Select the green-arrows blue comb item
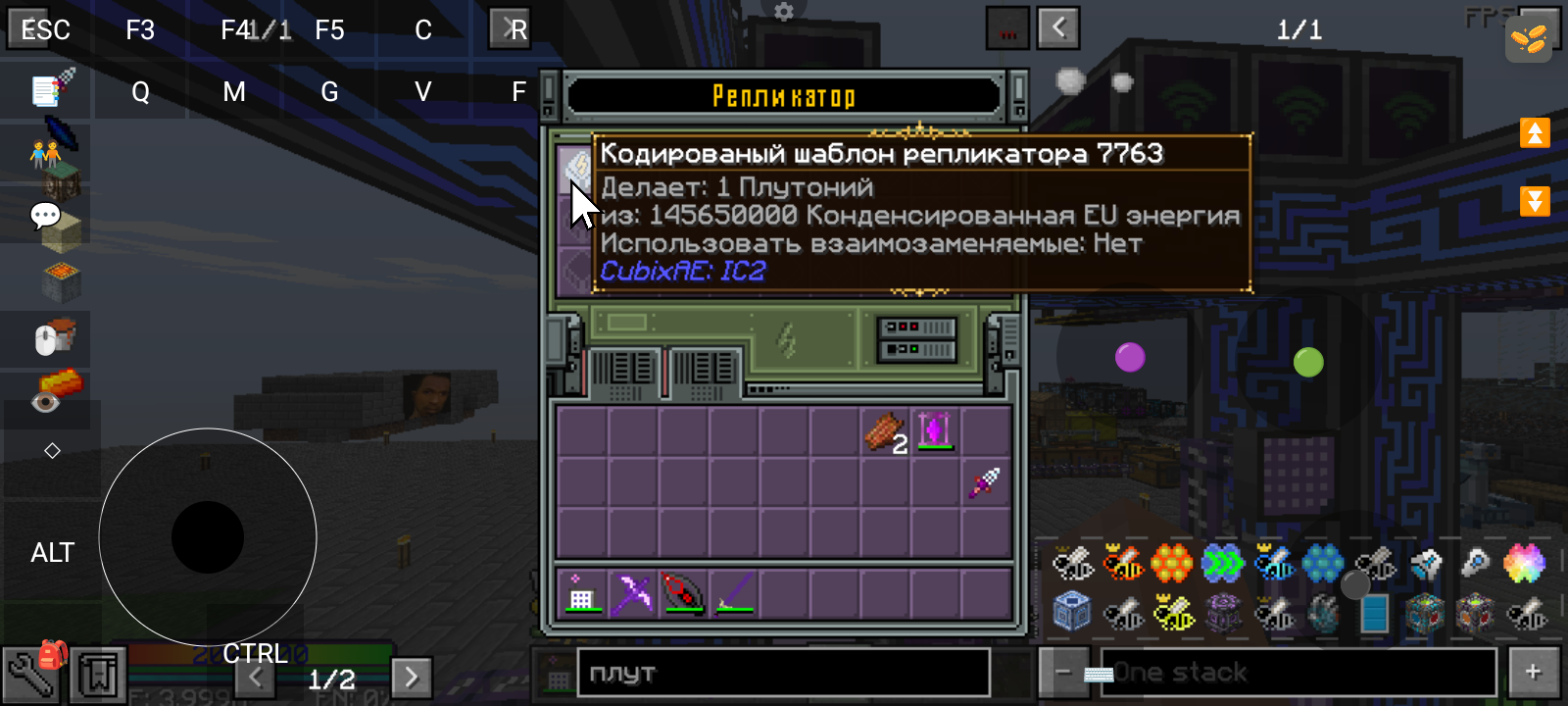The height and width of the screenshot is (706, 1568). [x=1223, y=564]
